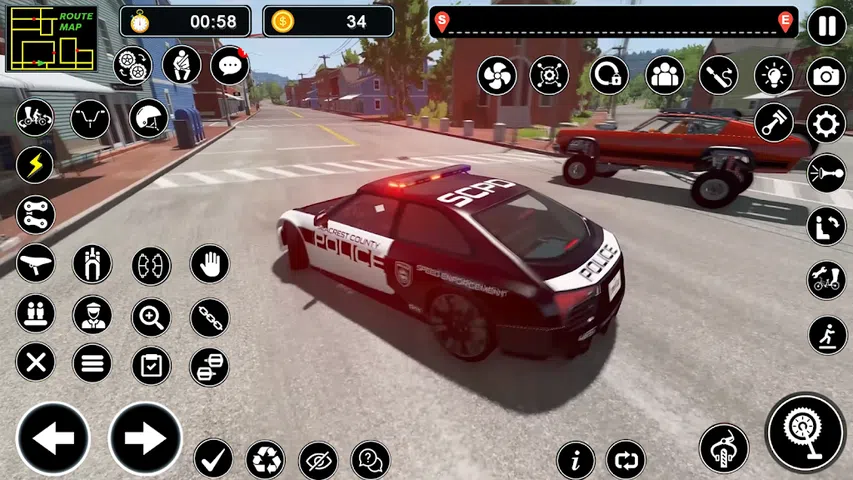Image resolution: width=853 pixels, height=480 pixels.
Task: Steer right with the right arrow
Action: click(145, 438)
